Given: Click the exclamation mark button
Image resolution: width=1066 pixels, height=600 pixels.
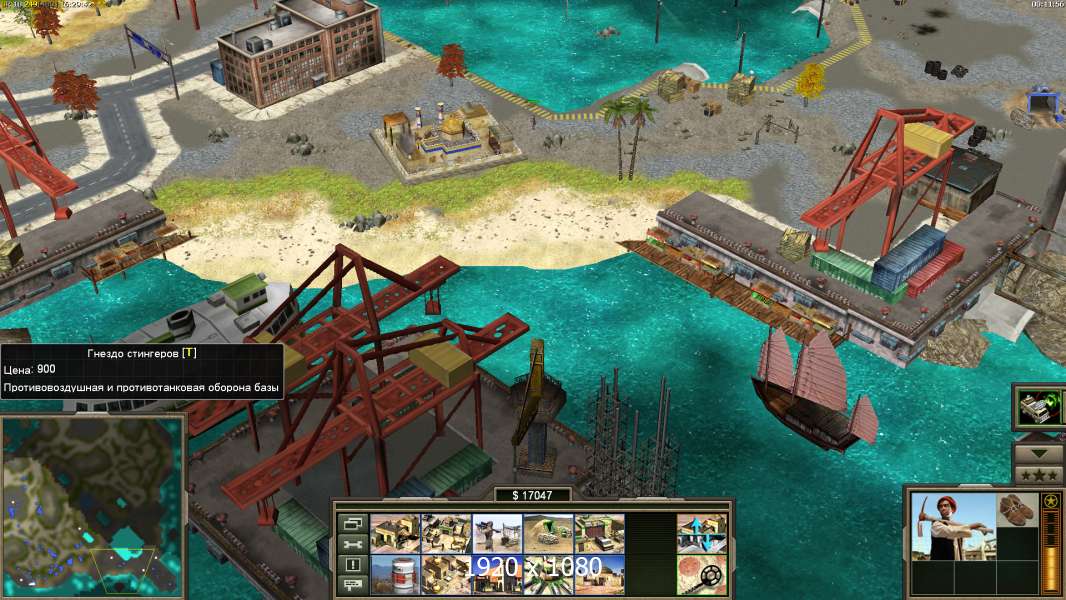Looking at the screenshot, I should tap(350, 564).
